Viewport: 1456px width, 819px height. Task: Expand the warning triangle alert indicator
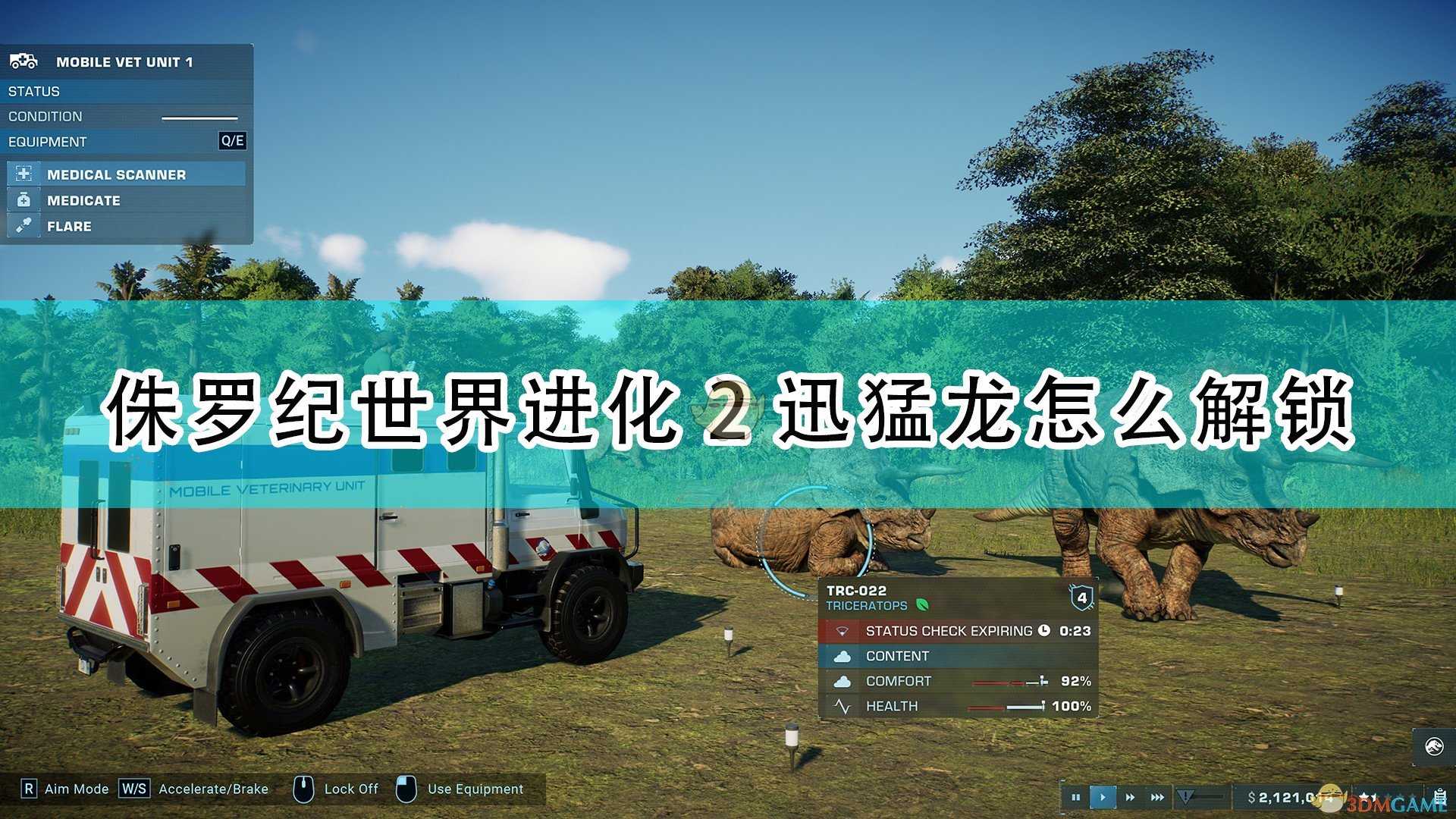(1185, 796)
